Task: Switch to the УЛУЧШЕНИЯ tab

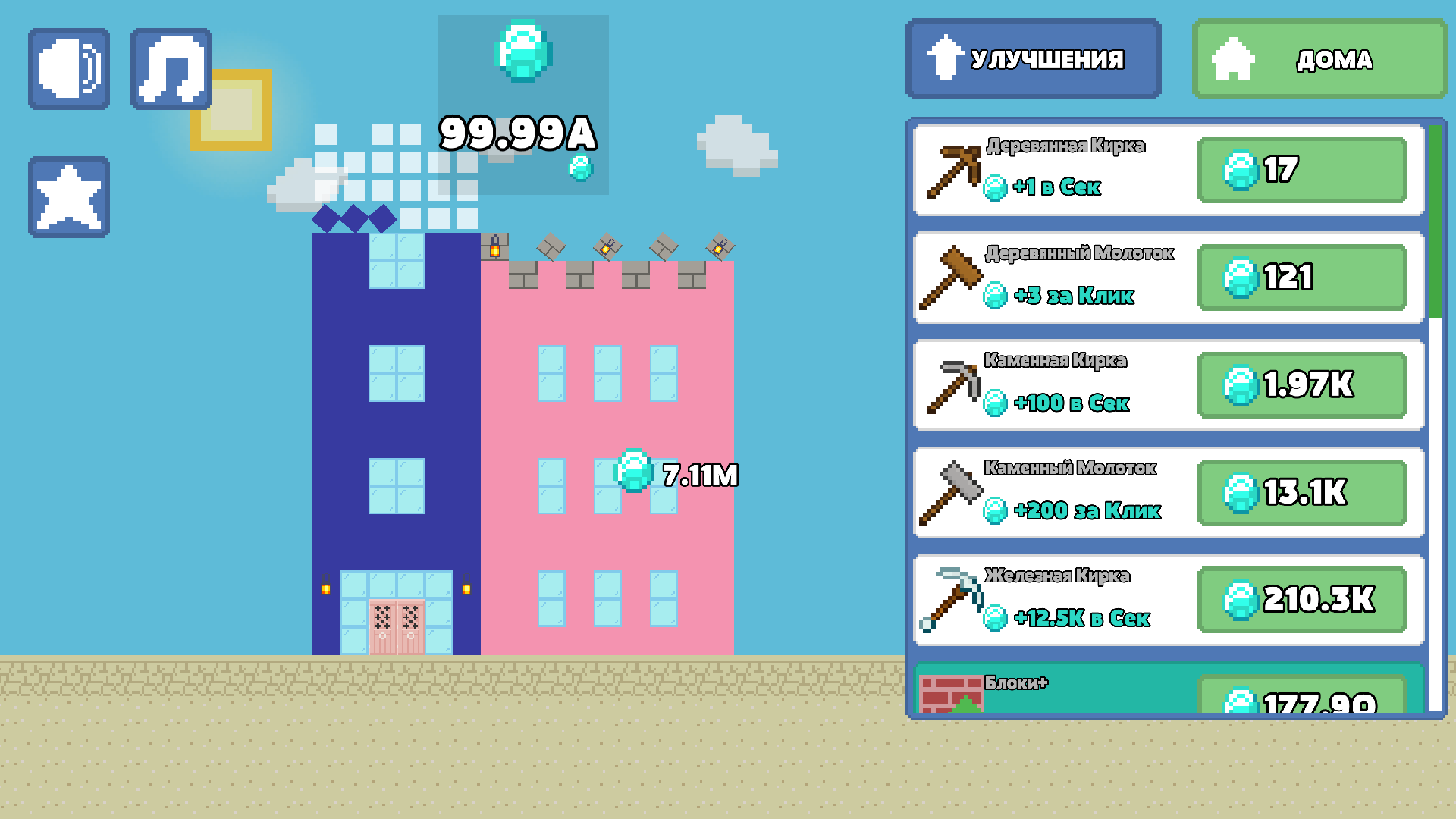Action: click(1033, 58)
